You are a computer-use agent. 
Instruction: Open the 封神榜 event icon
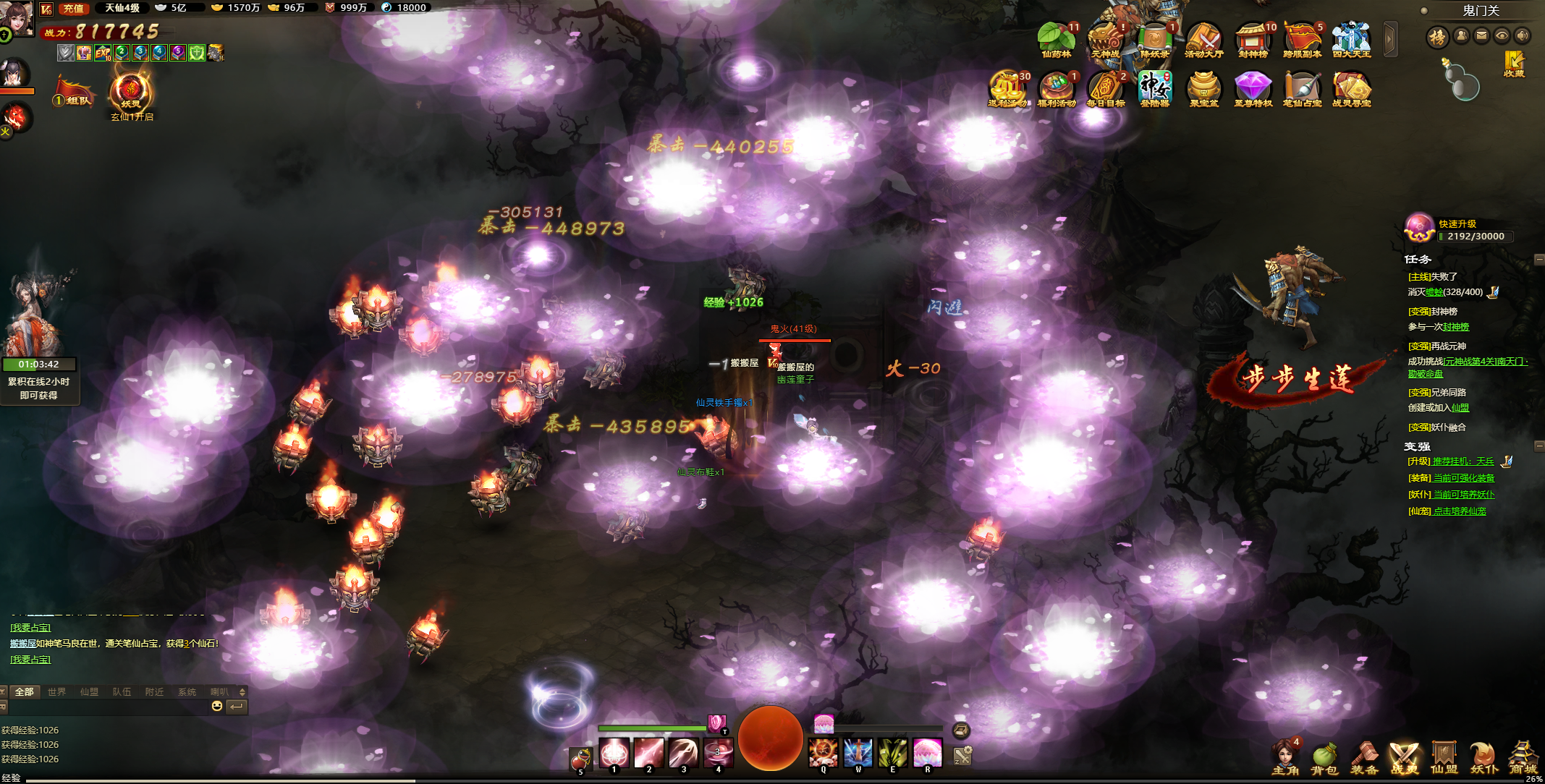(x=1253, y=40)
